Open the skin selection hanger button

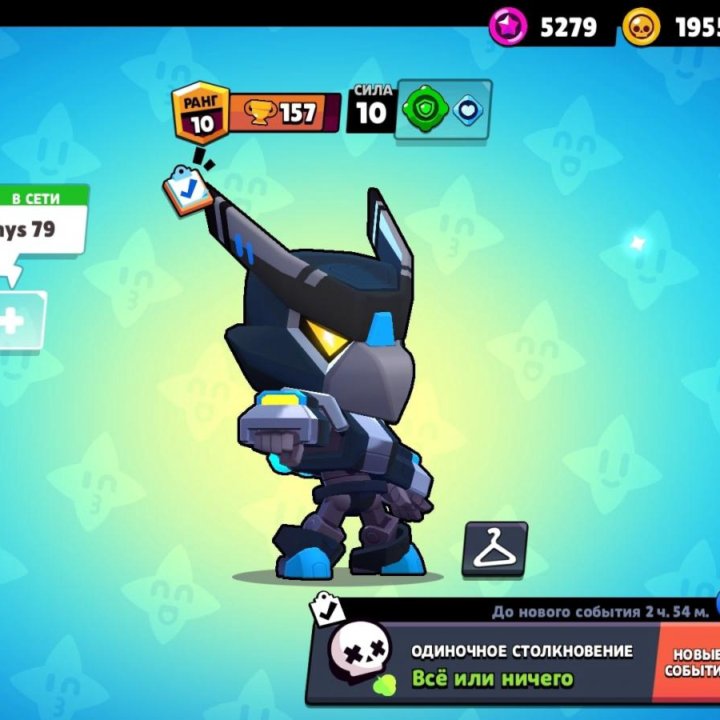(x=494, y=549)
